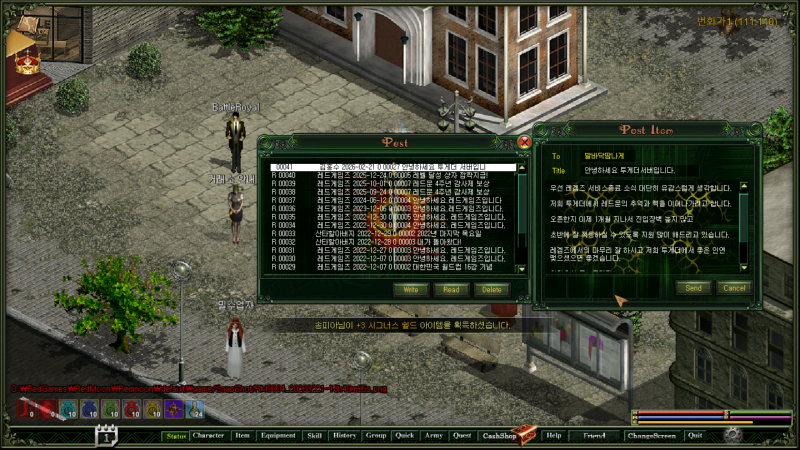This screenshot has height=450, width=800.
Task: Open the CashShop
Action: tap(499, 436)
